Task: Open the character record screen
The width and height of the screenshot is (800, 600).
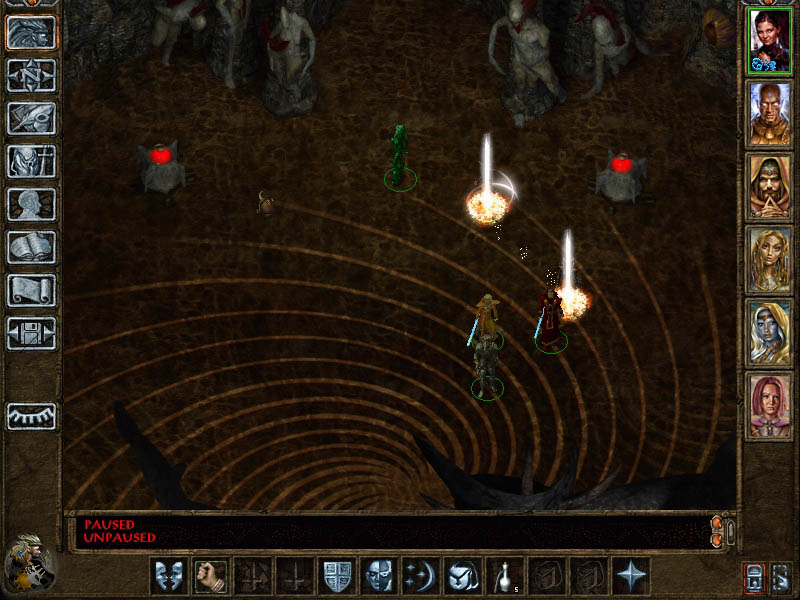Action: click(x=31, y=204)
